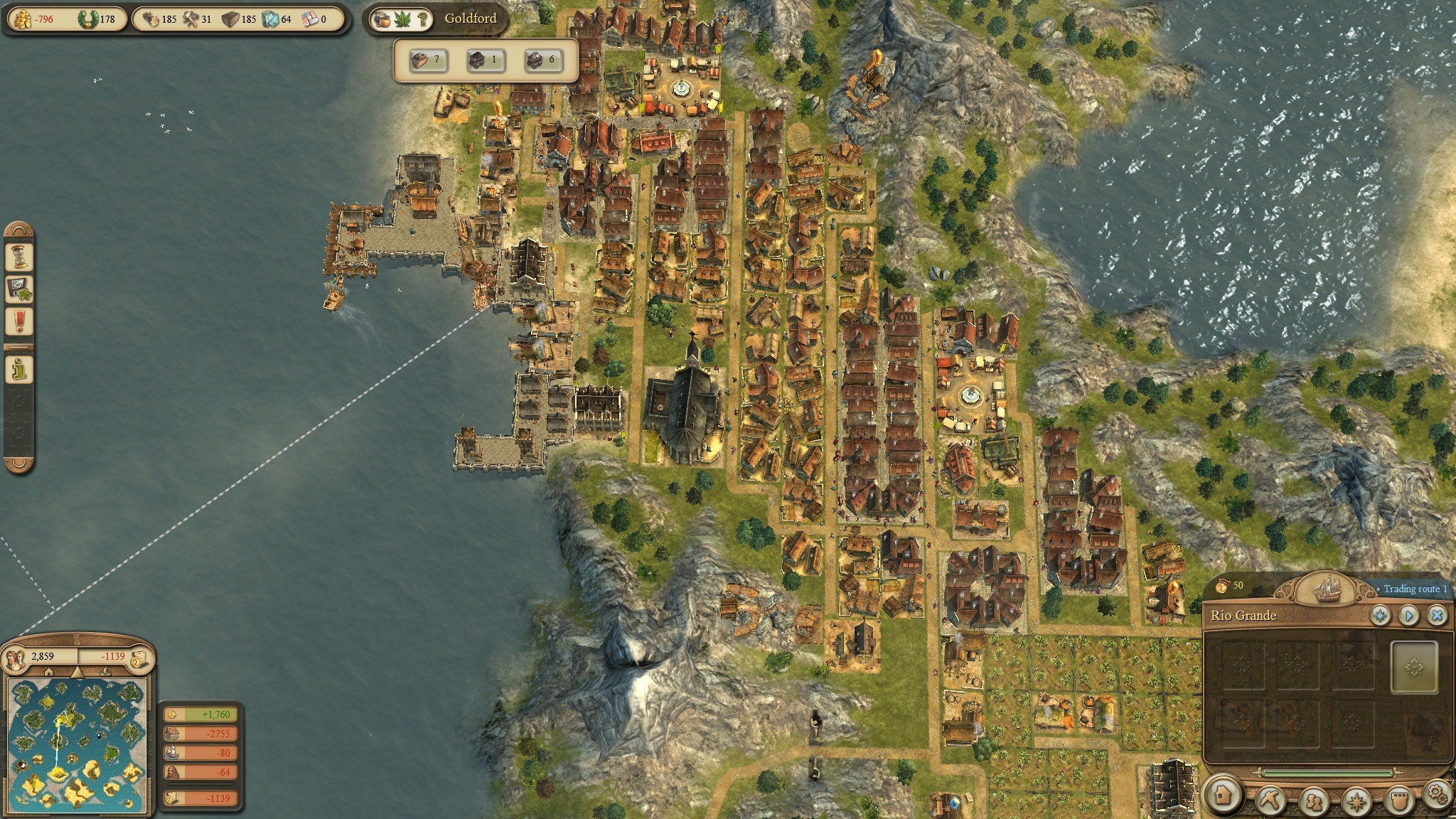Open the pickaxe production building menu

click(1269, 799)
